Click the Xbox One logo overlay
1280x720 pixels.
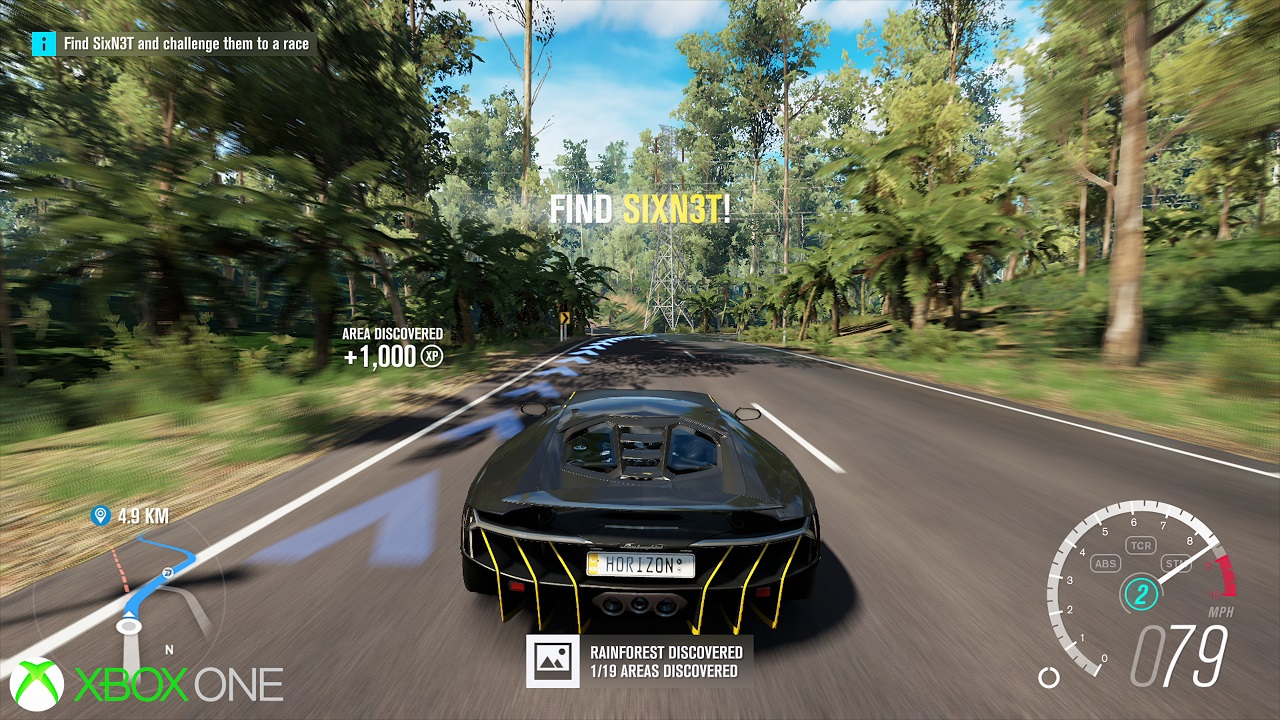pos(147,685)
